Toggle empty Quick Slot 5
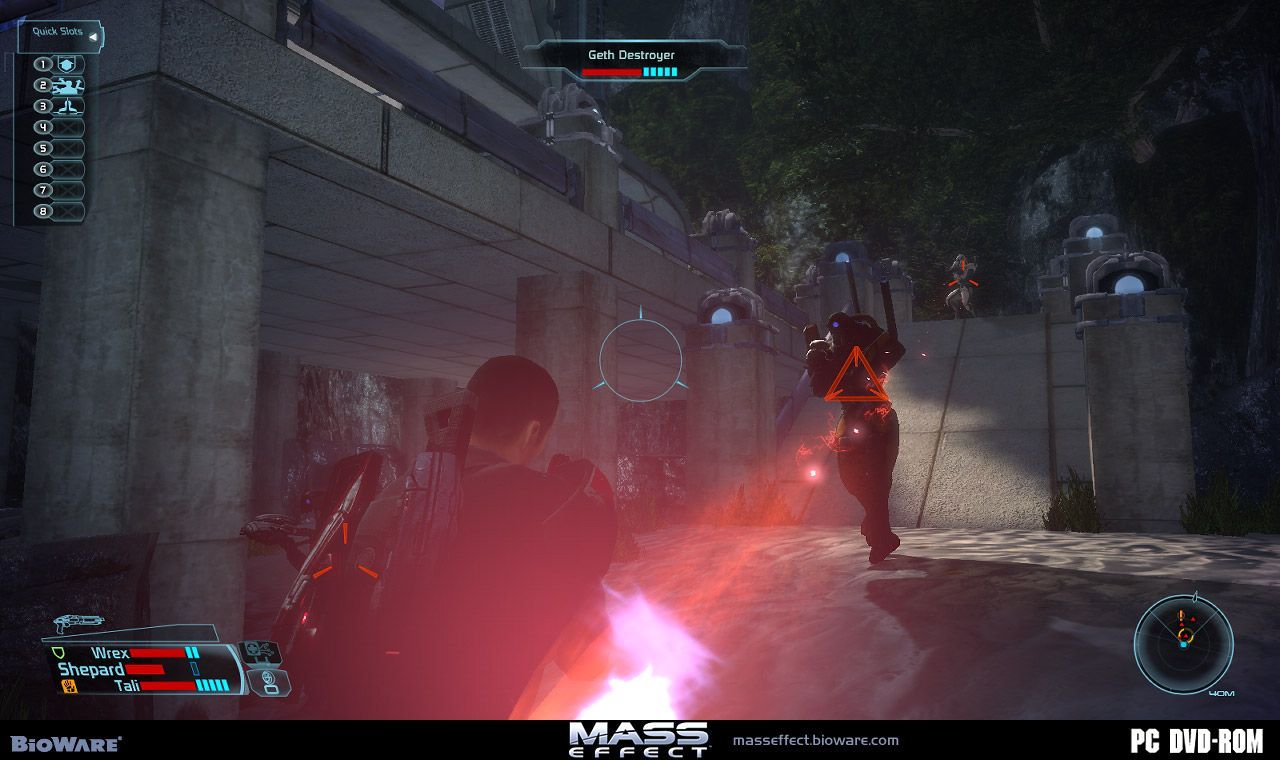Viewport: 1280px width, 760px height. pyautogui.click(x=67, y=148)
